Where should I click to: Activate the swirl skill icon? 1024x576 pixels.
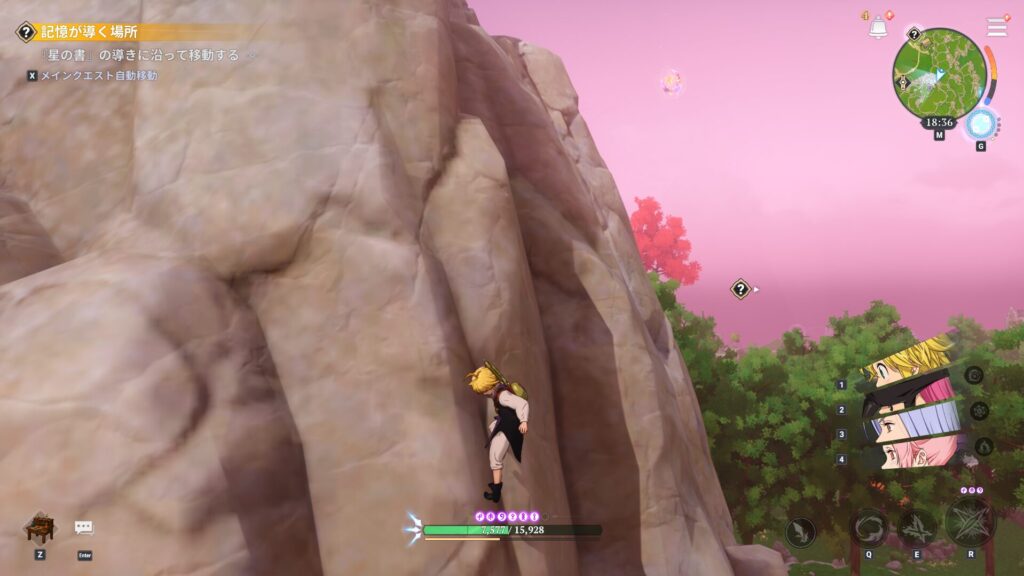click(x=868, y=526)
